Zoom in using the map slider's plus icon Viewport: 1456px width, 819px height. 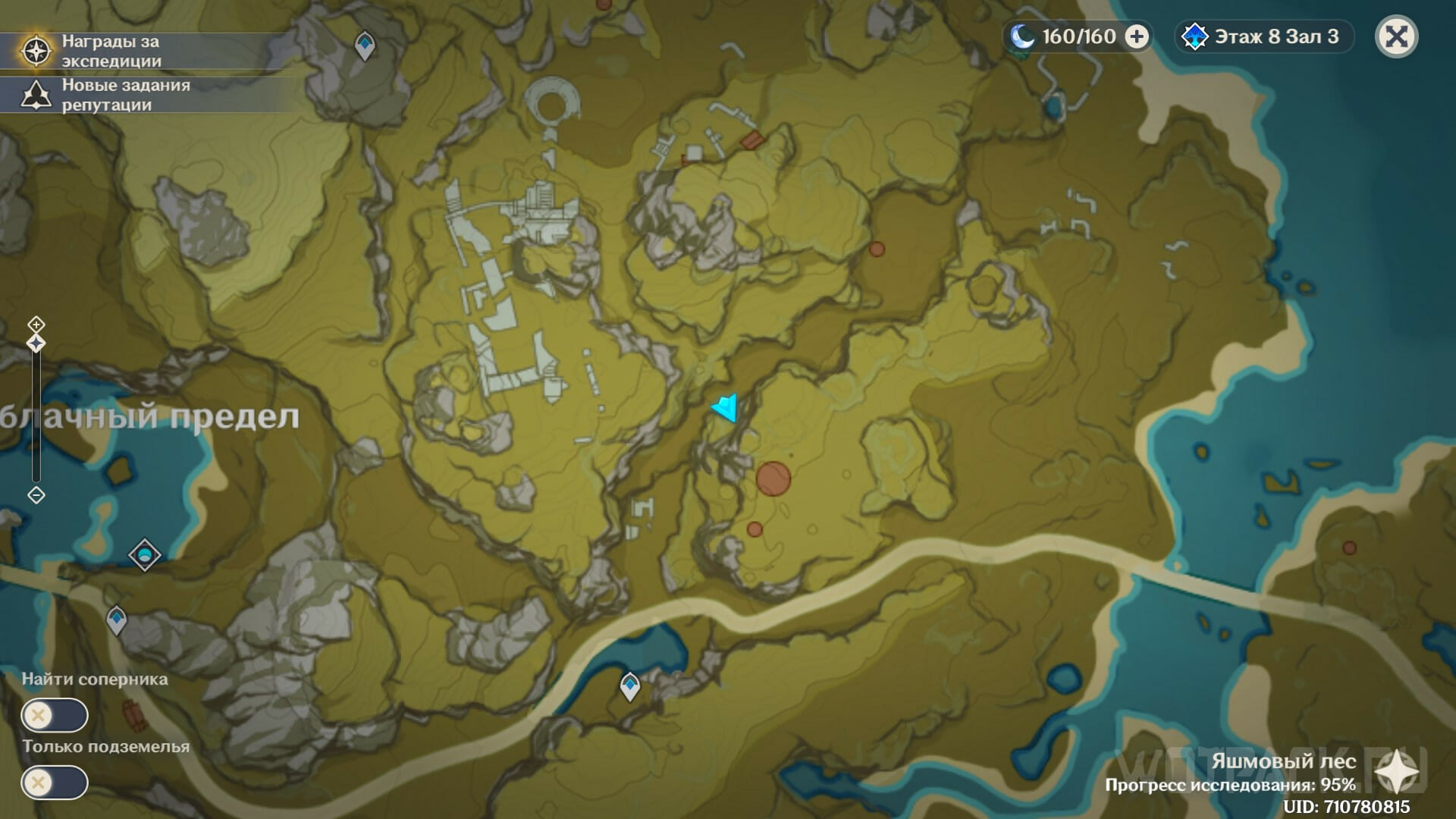click(x=36, y=325)
